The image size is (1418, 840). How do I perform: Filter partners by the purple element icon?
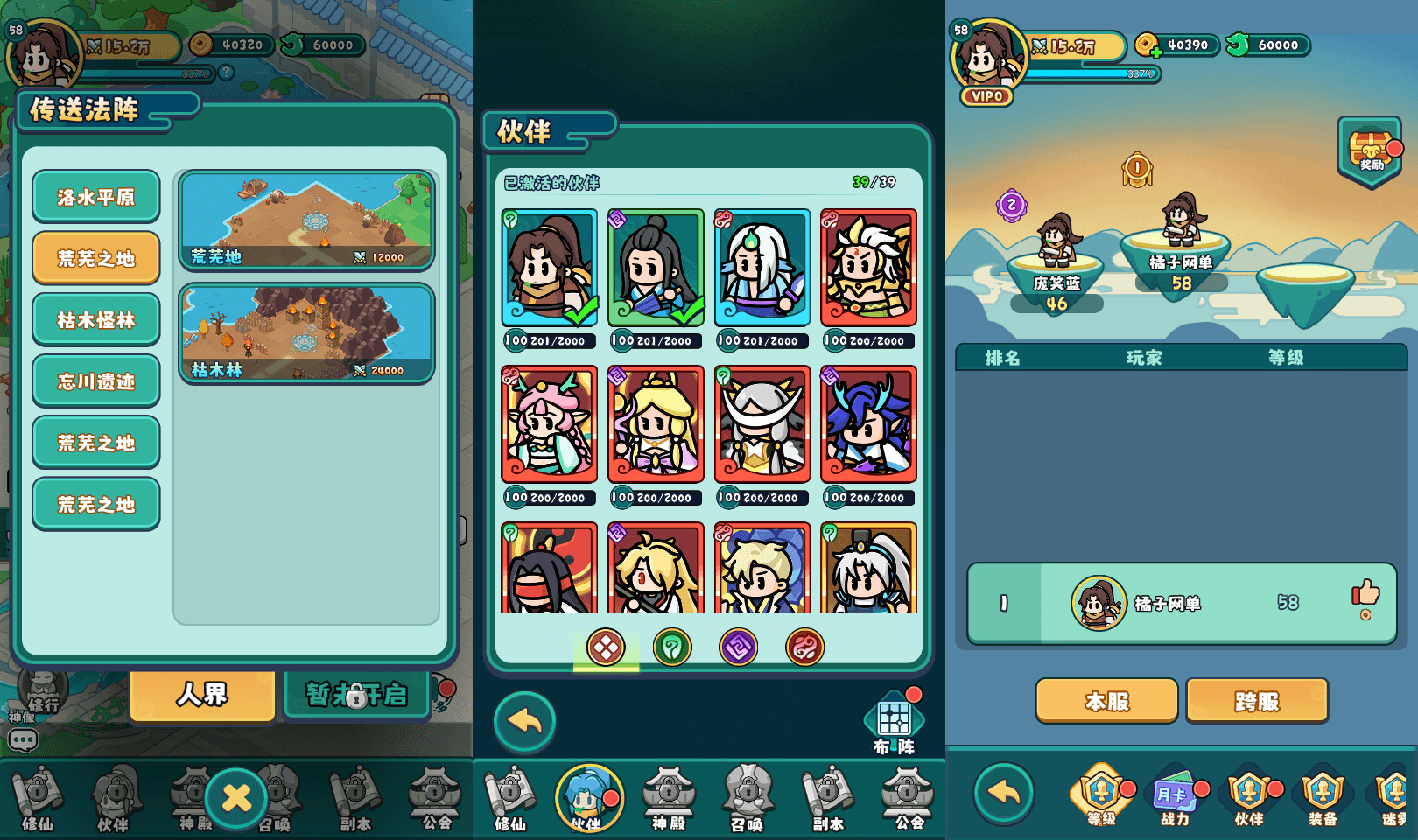pyautogui.click(x=738, y=647)
